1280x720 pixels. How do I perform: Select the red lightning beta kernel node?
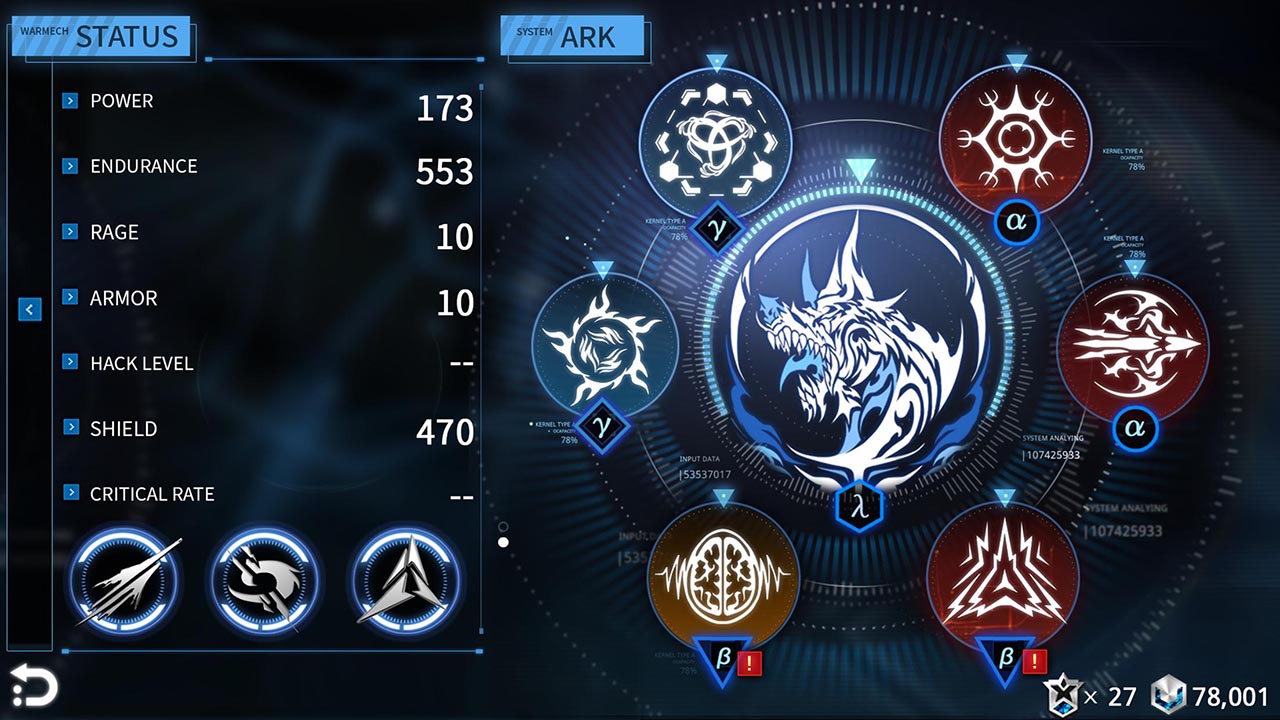[x=1010, y=575]
